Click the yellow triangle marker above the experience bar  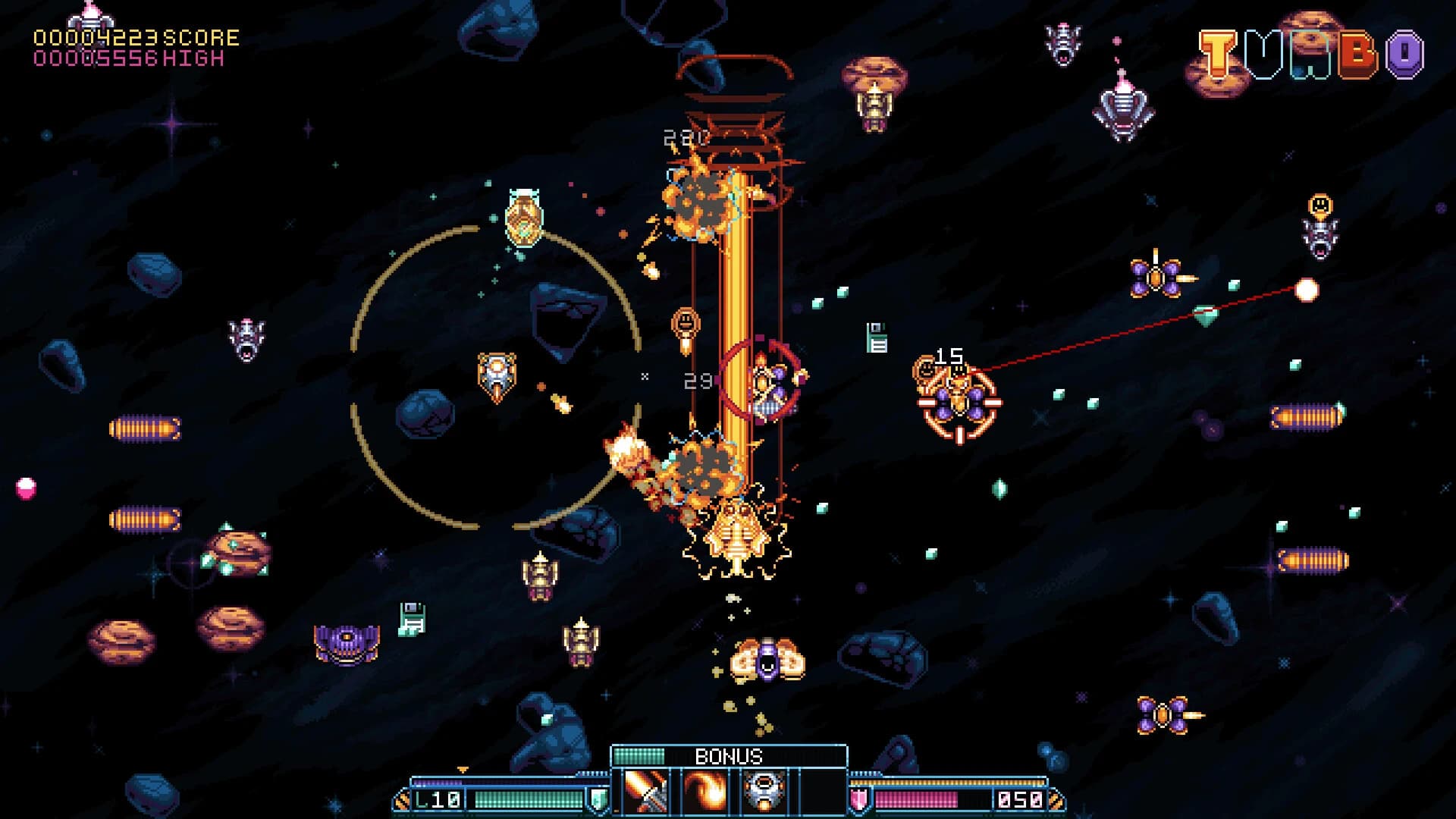coord(461,769)
